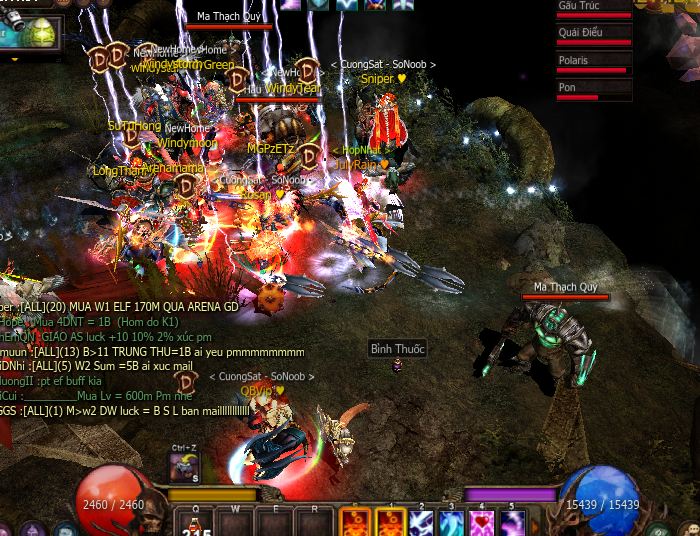
Task: Open the Ctrl+Z helper icon
Action: tap(184, 467)
